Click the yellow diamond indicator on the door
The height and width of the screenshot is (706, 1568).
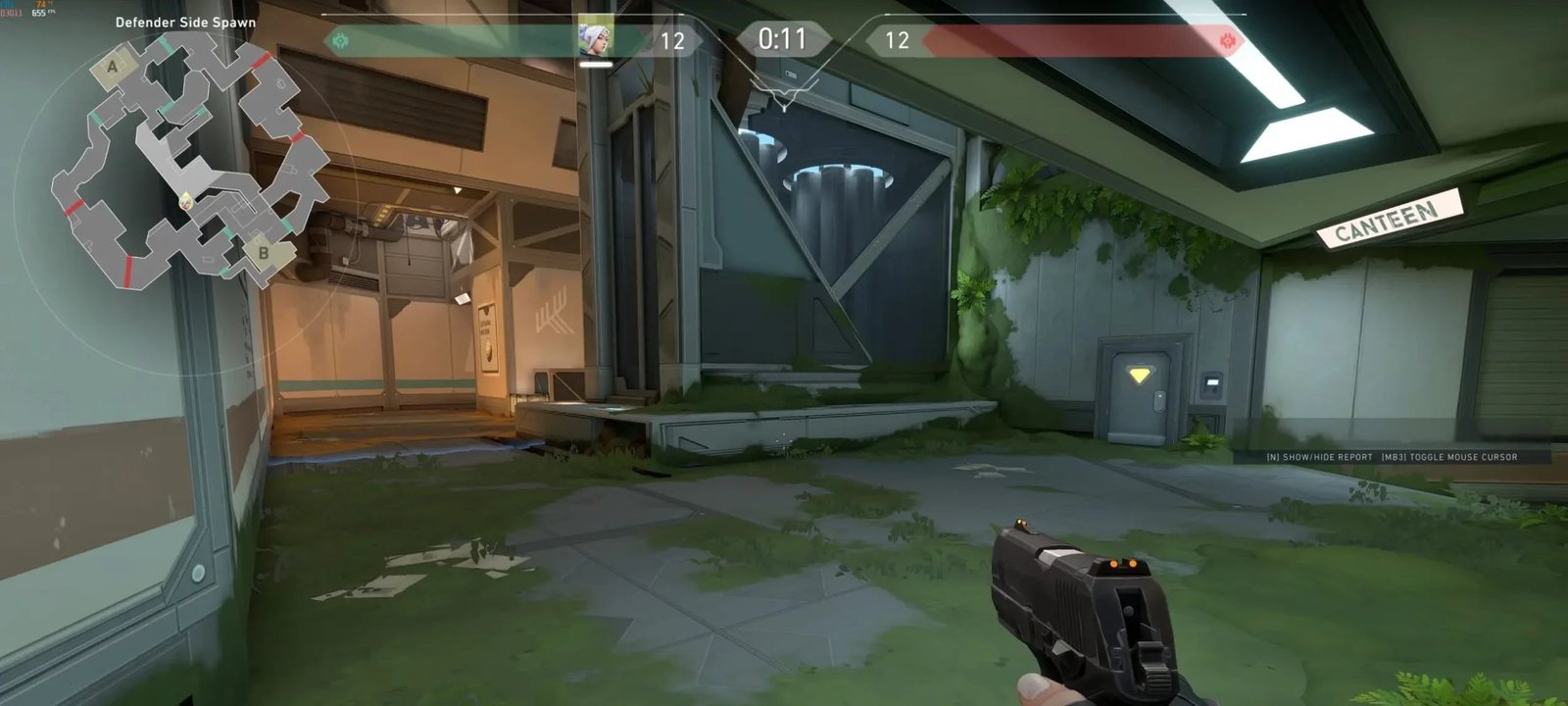tap(1140, 374)
